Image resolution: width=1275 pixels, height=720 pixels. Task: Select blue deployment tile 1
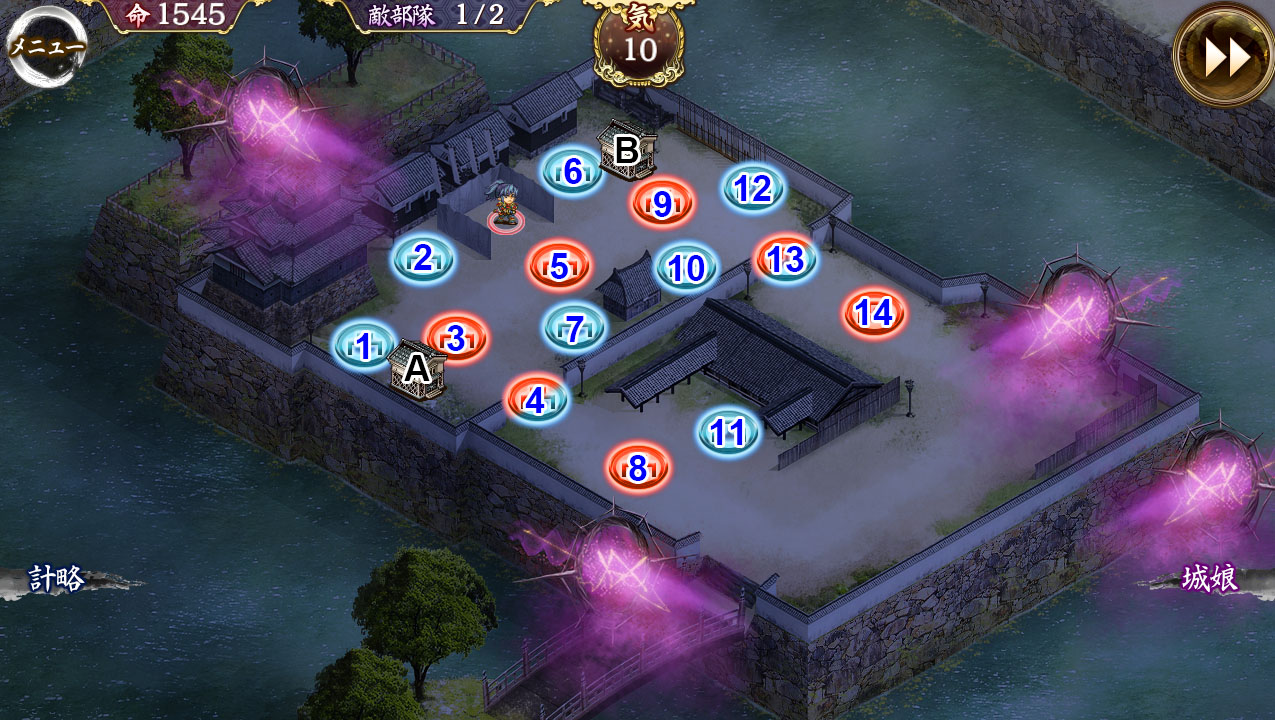click(x=364, y=346)
